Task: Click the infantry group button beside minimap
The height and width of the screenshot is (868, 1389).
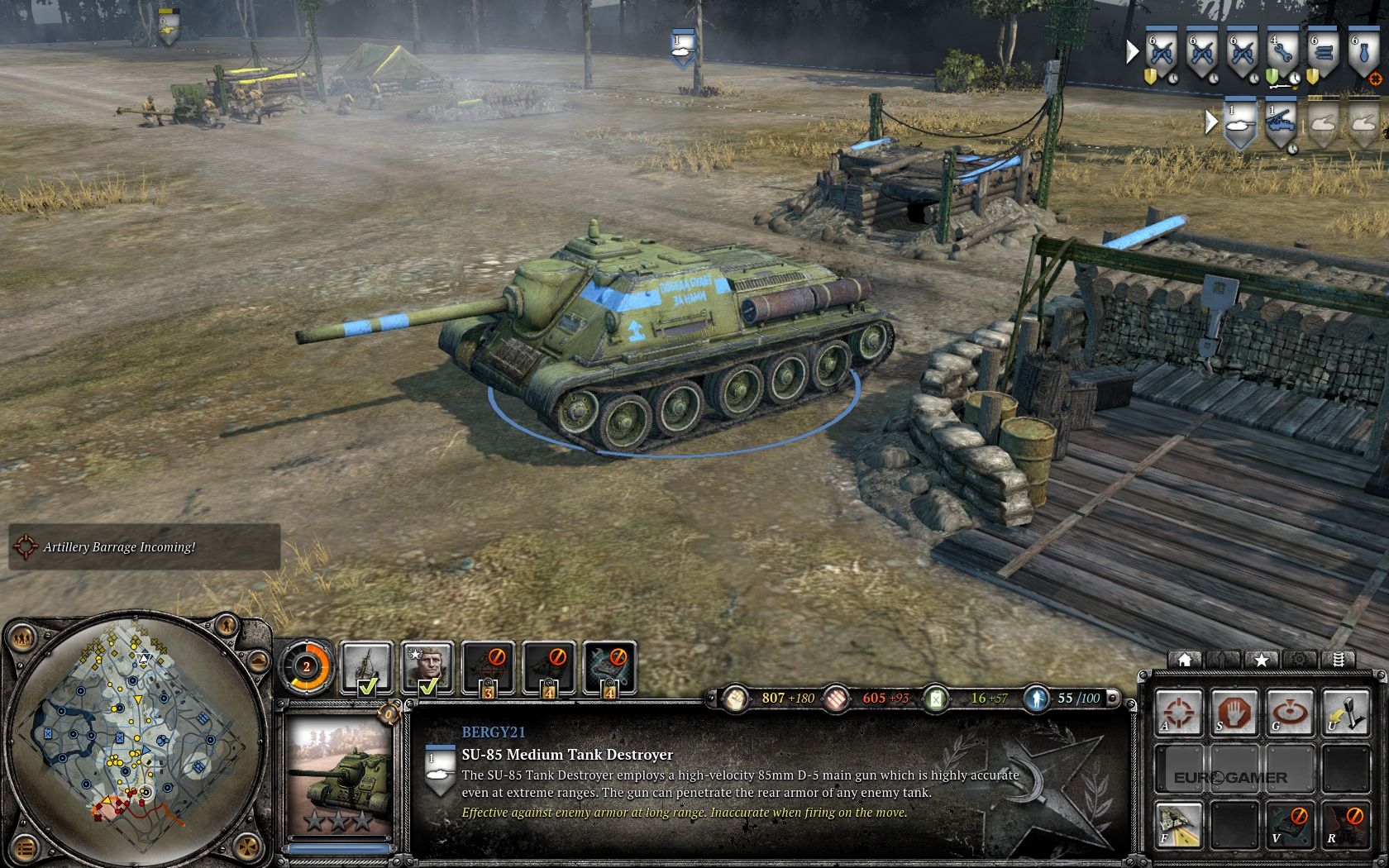Action: 22,637
